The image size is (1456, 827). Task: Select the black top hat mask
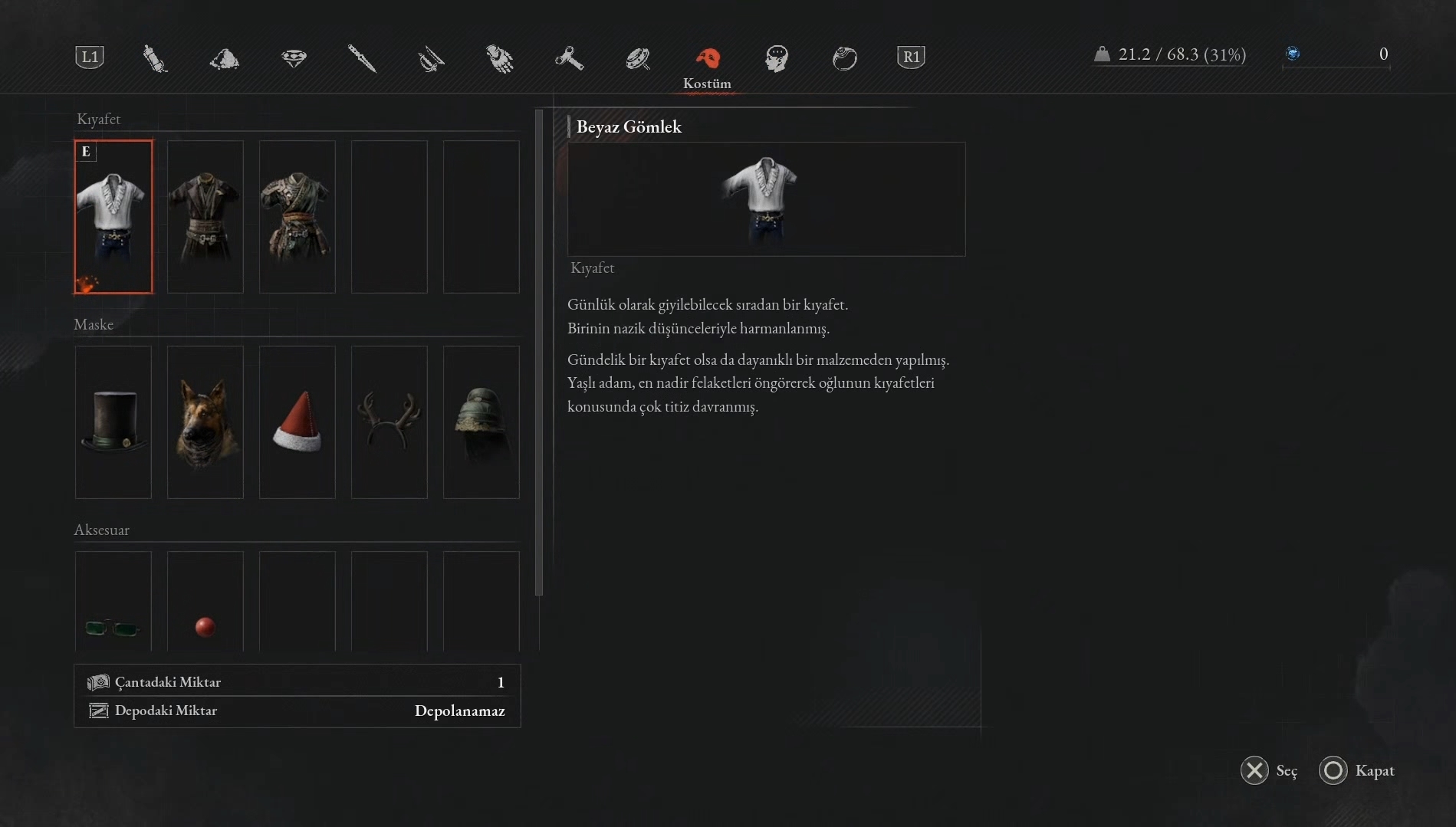tap(113, 422)
